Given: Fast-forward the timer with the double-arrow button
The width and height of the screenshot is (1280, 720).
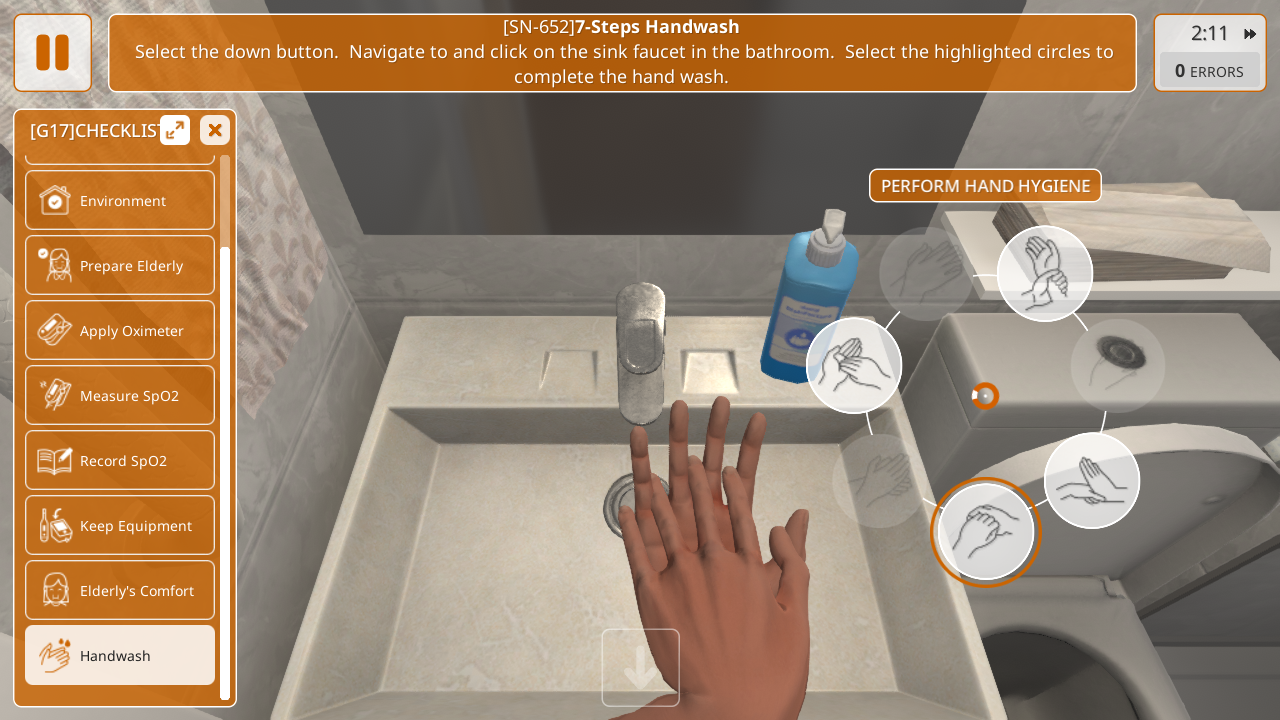Looking at the screenshot, I should click(x=1250, y=34).
